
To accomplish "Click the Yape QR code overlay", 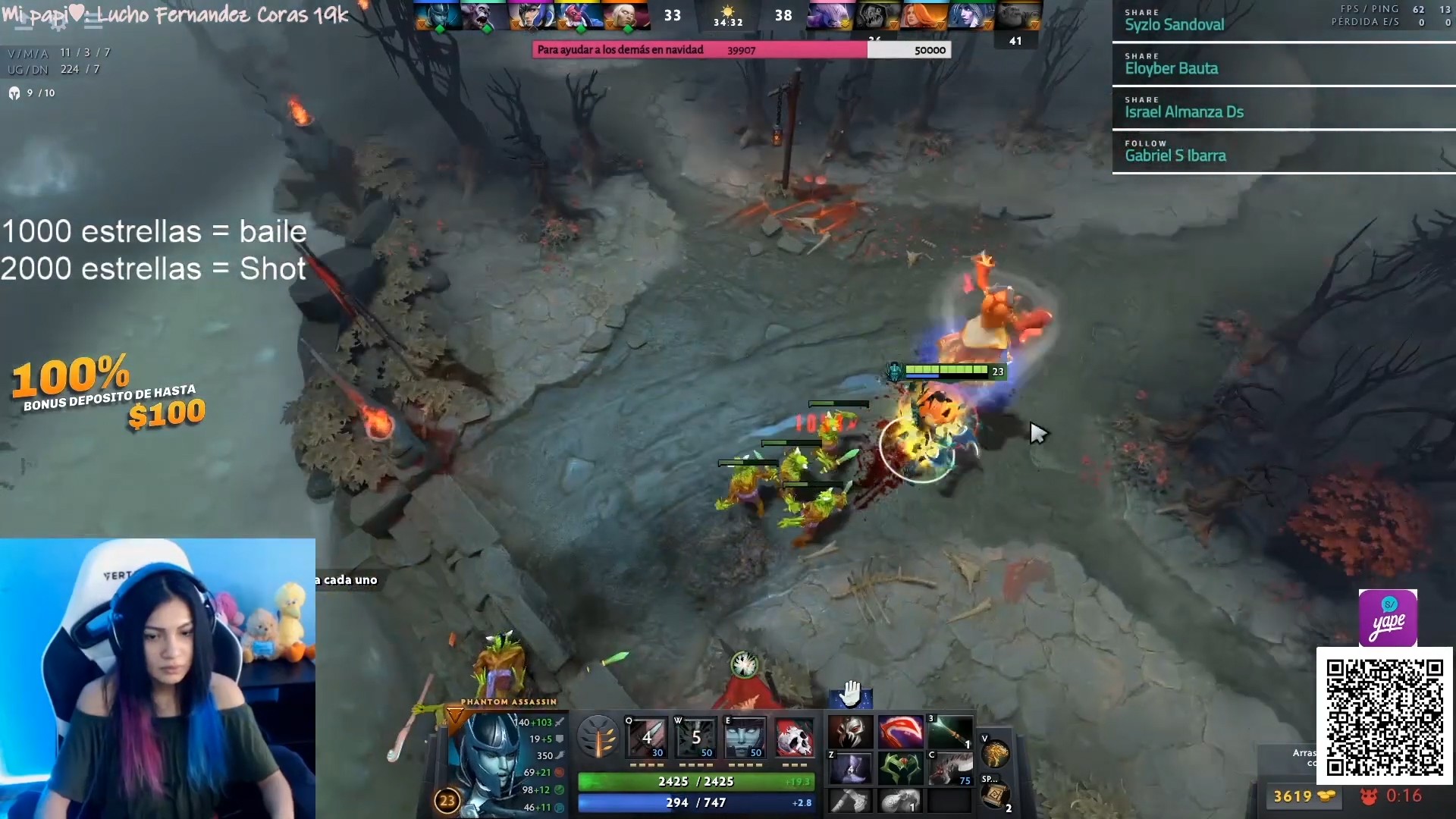I will point(1385,717).
